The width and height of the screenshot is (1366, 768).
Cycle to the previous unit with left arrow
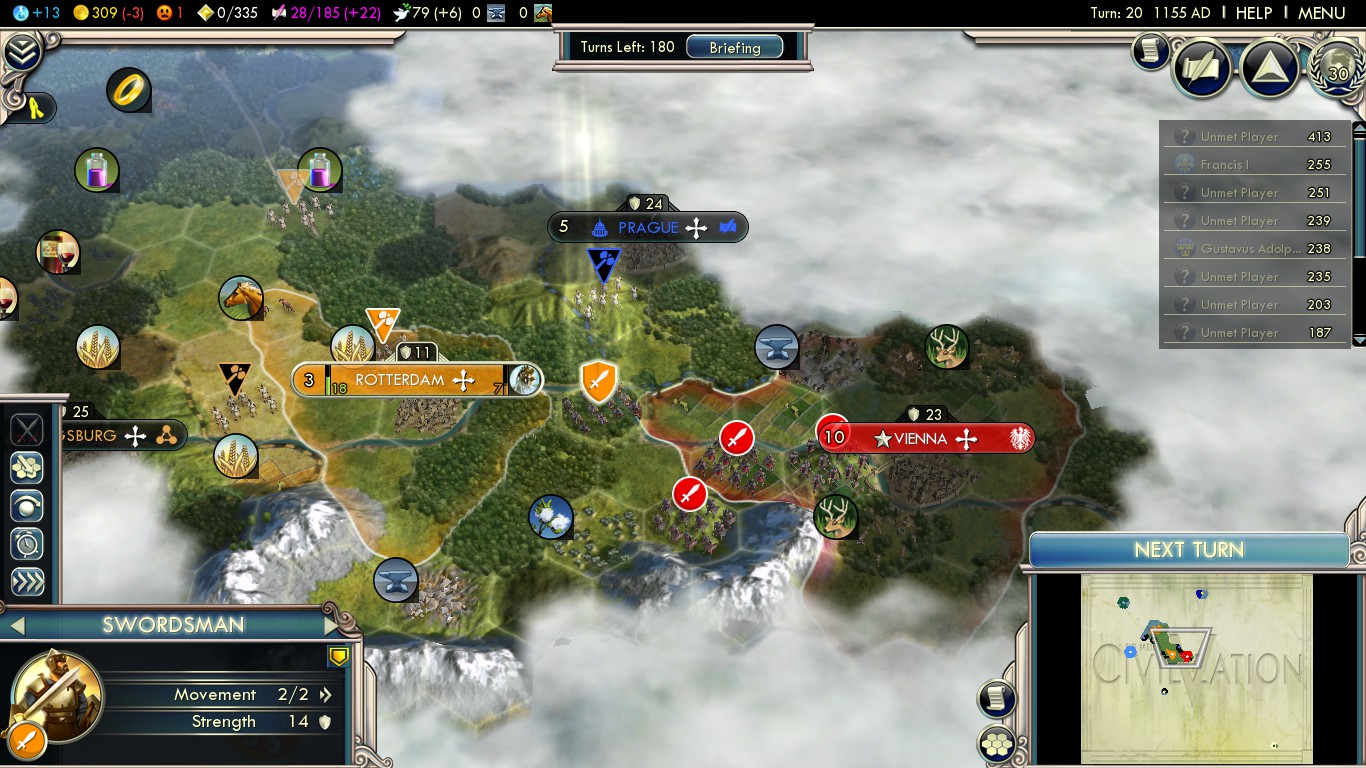point(16,626)
